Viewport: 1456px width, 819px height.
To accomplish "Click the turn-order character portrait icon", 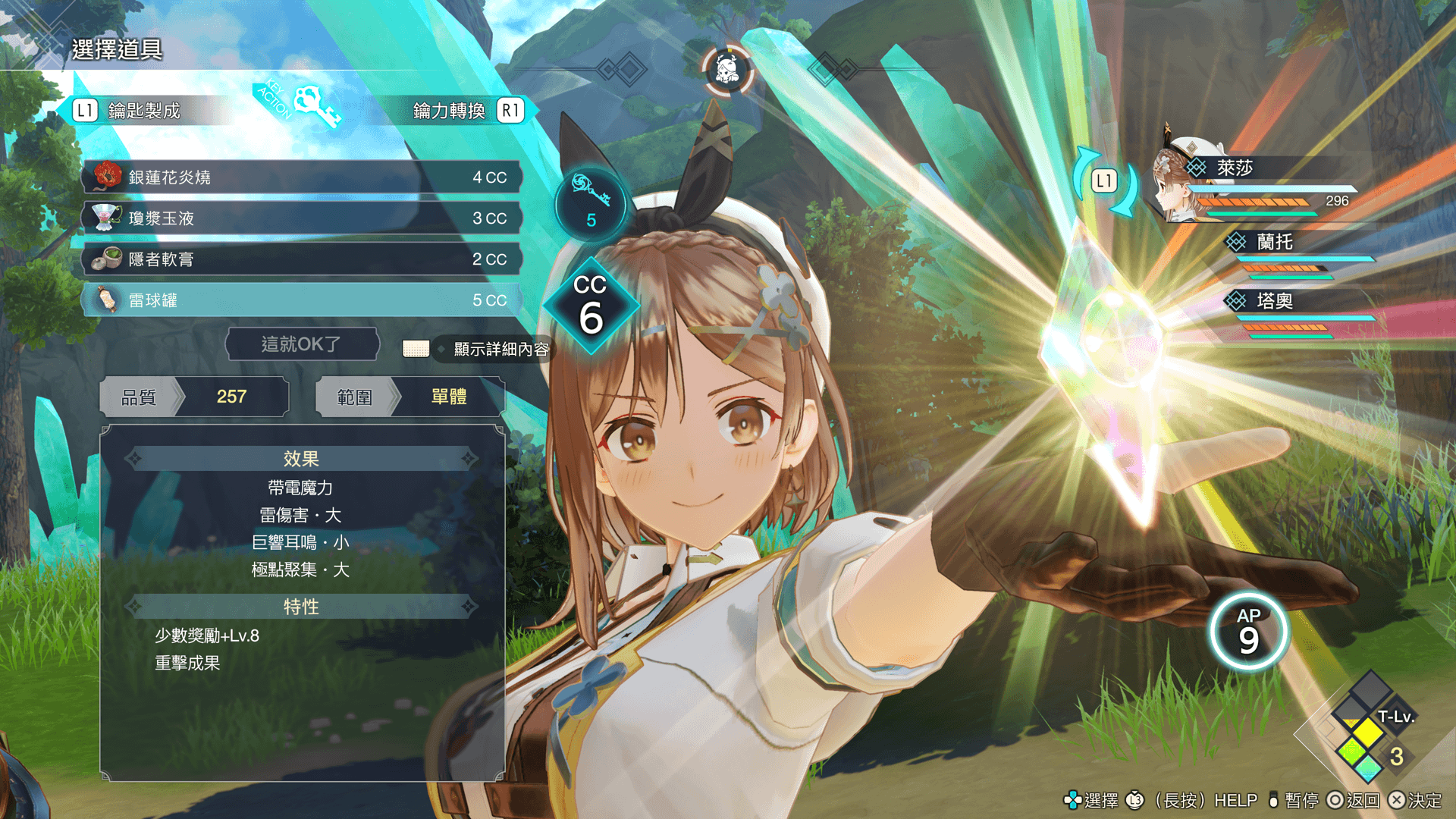I will [726, 71].
